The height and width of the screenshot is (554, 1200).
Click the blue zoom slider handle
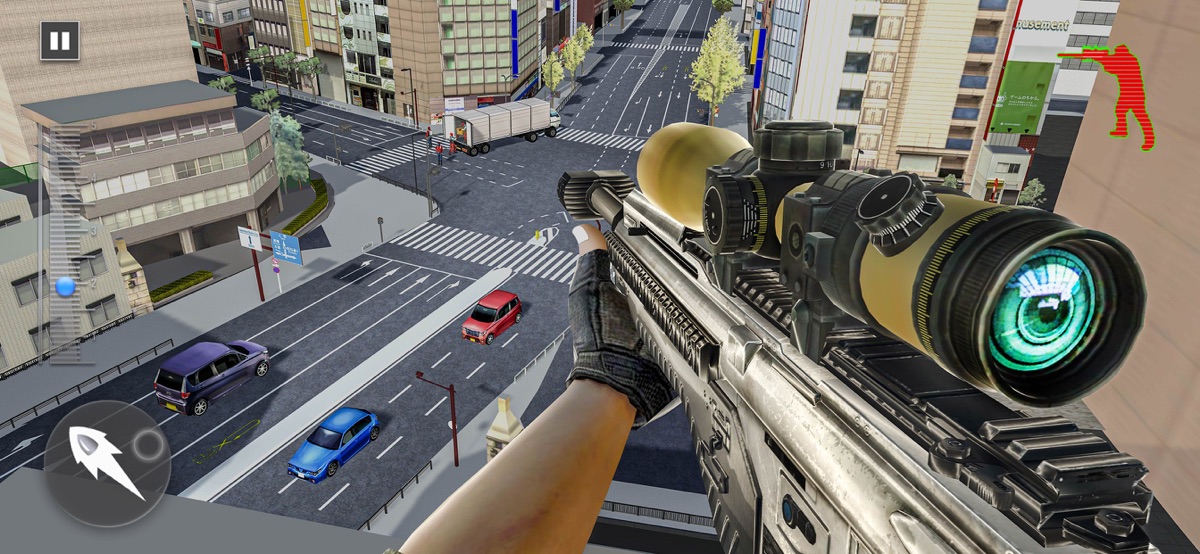[x=66, y=287]
